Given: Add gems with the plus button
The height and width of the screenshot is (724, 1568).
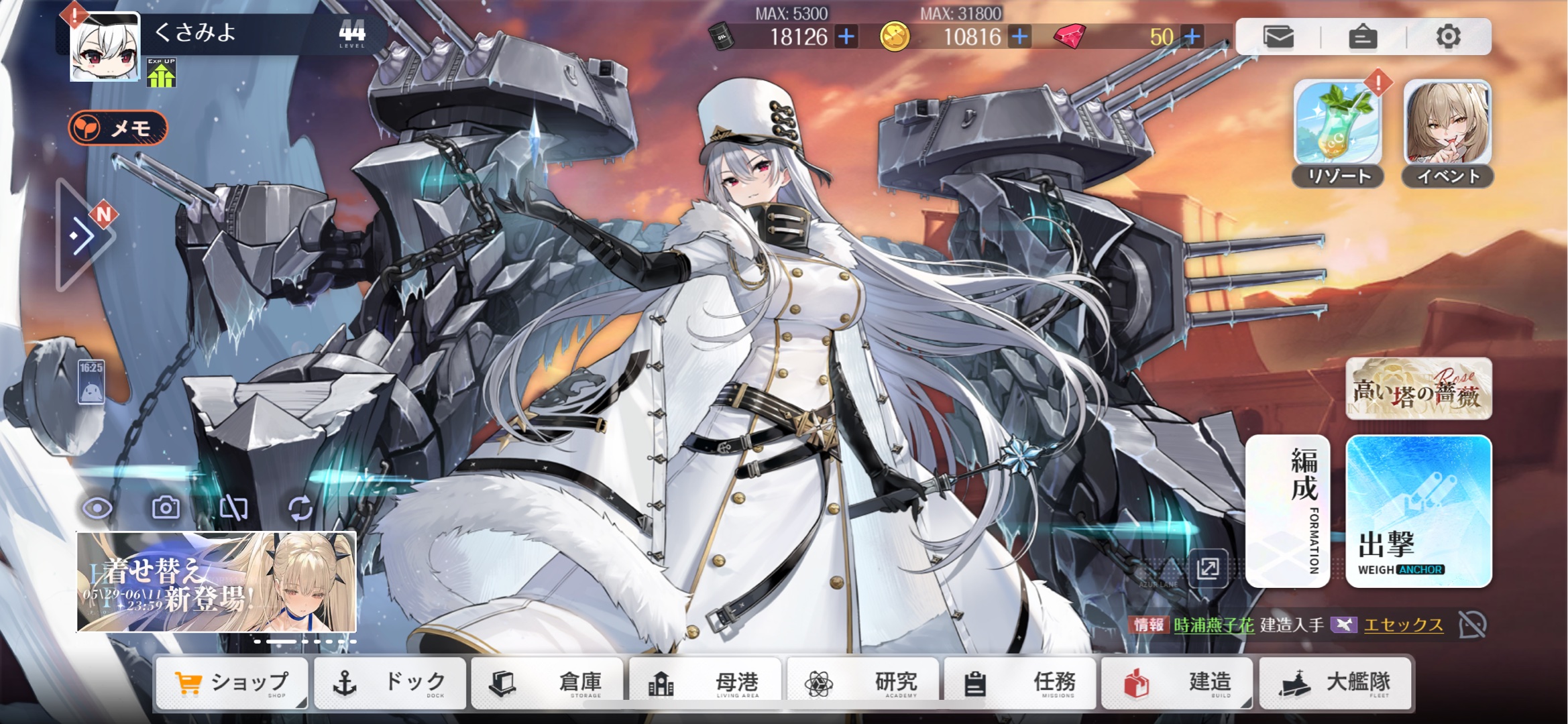Looking at the screenshot, I should tap(1192, 36).
